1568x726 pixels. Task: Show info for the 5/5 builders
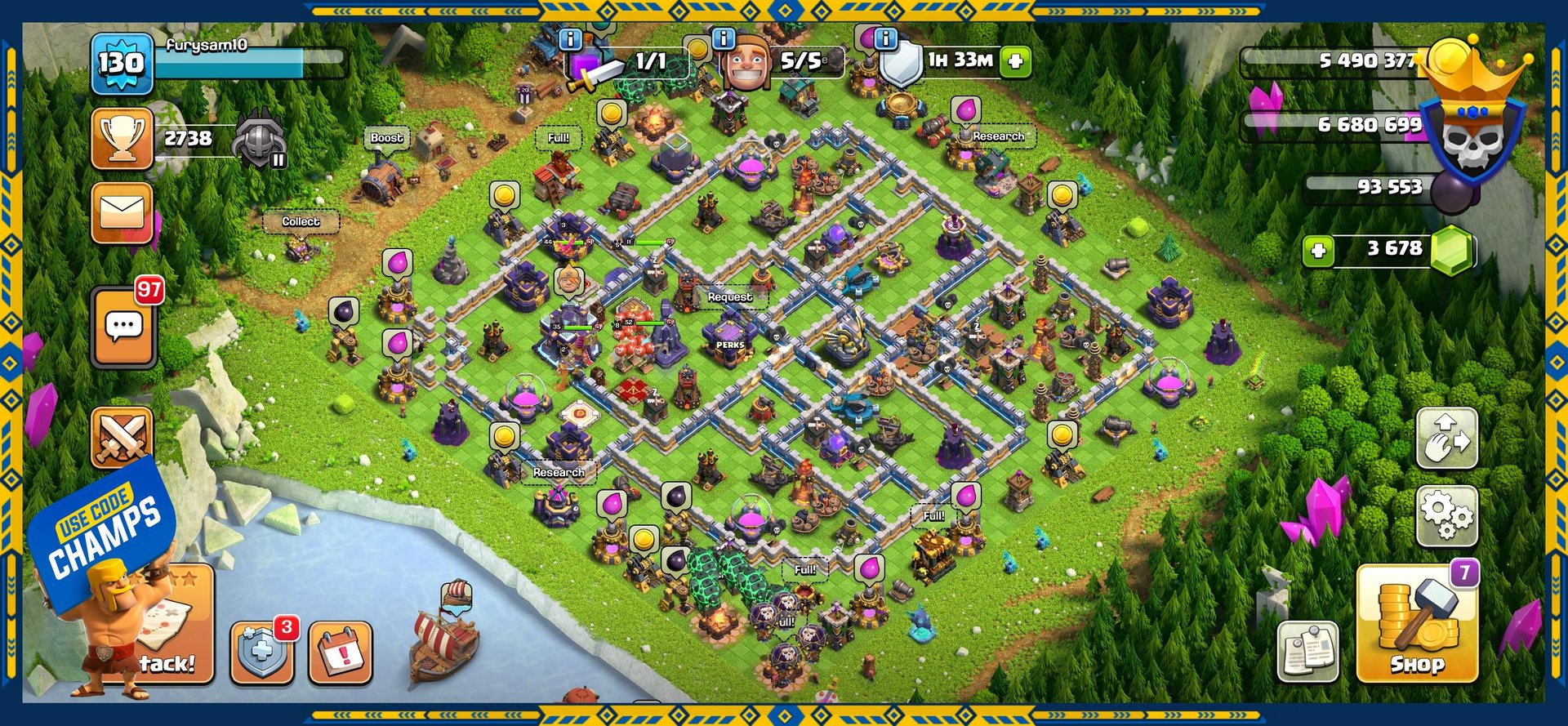724,38
